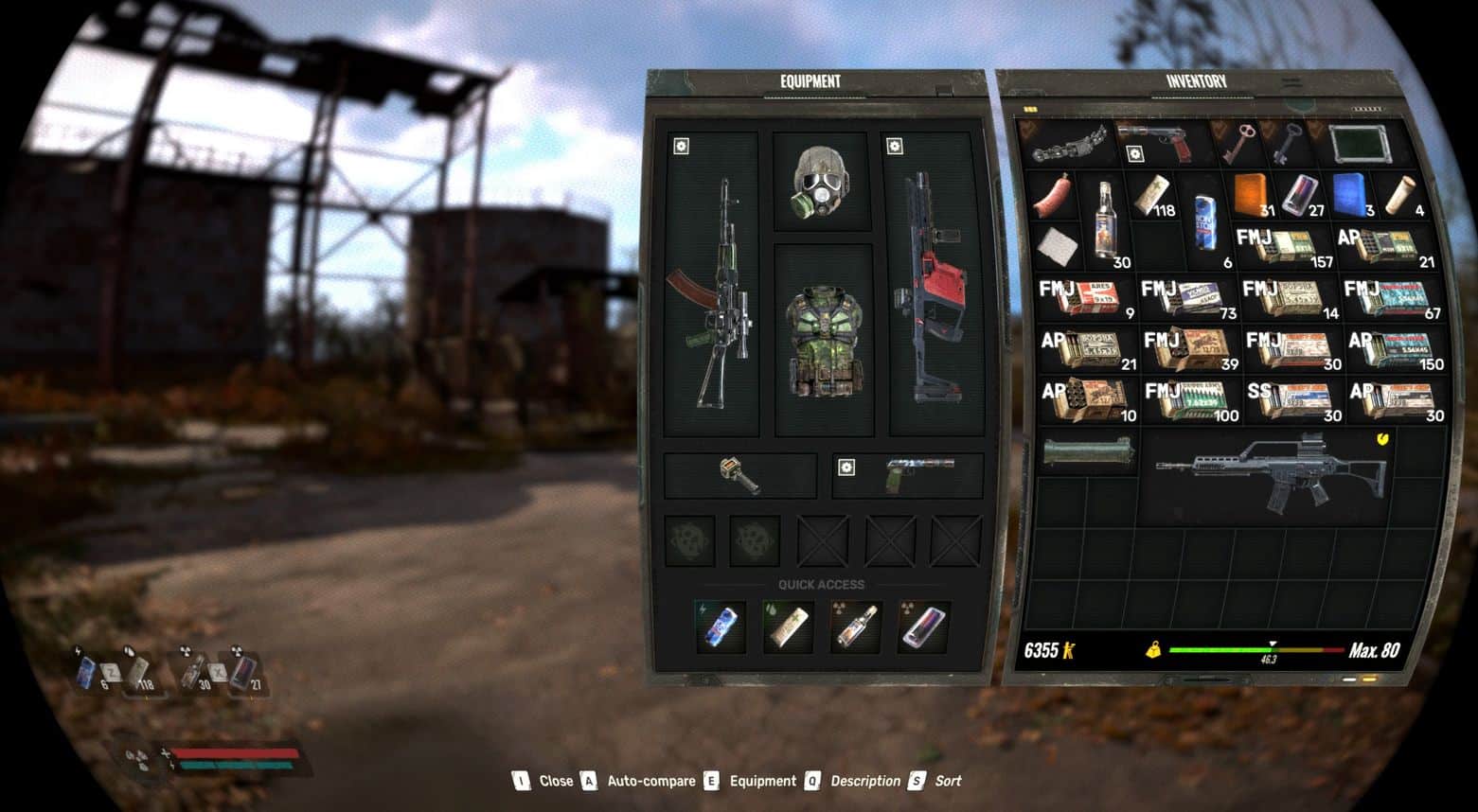1478x812 pixels.
Task: Select the equipped sidearm pistol slot
Action: tap(909, 475)
